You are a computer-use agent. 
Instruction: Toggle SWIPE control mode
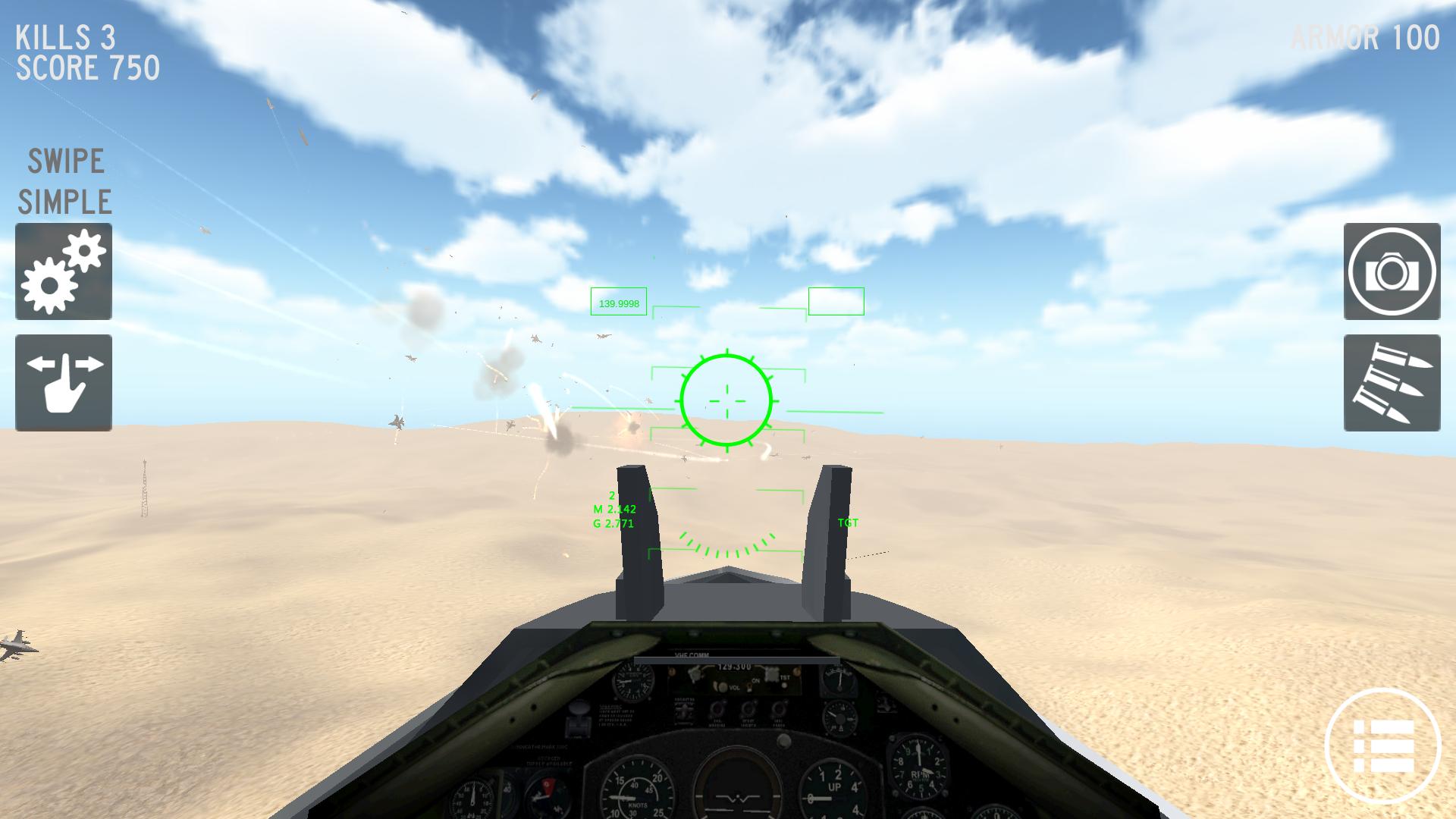[x=64, y=161]
